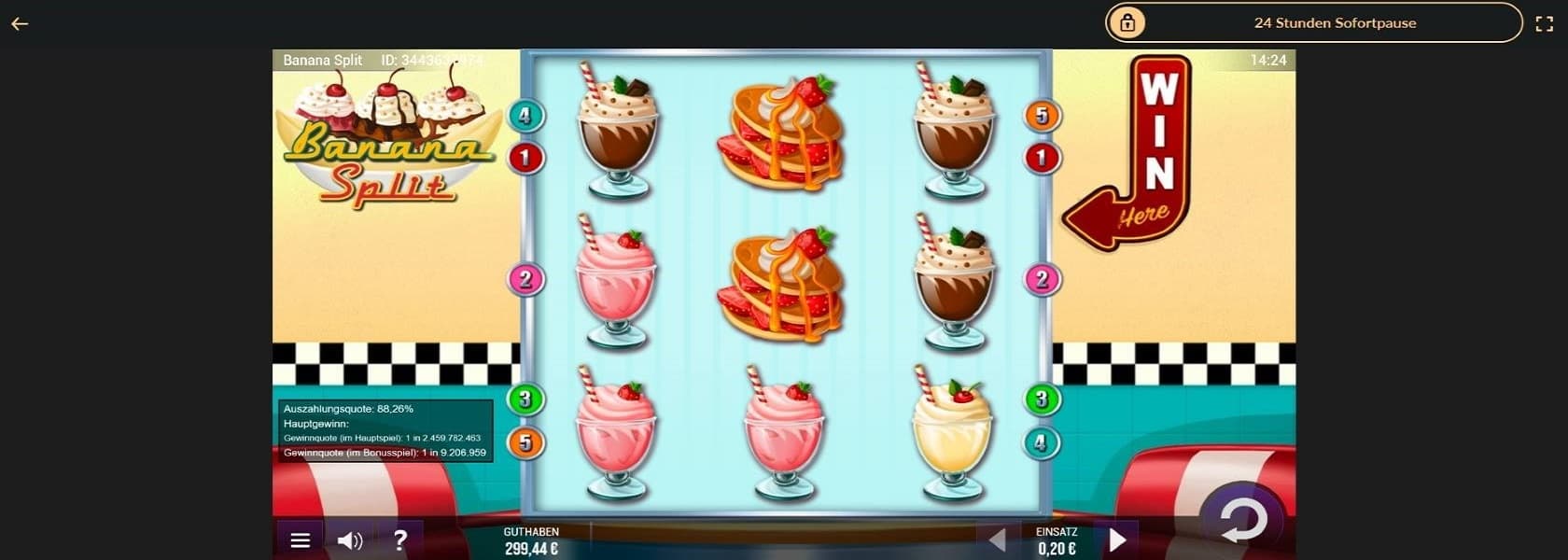Open the hamburger menu
Screen dimensions: 1568x560
[300, 540]
